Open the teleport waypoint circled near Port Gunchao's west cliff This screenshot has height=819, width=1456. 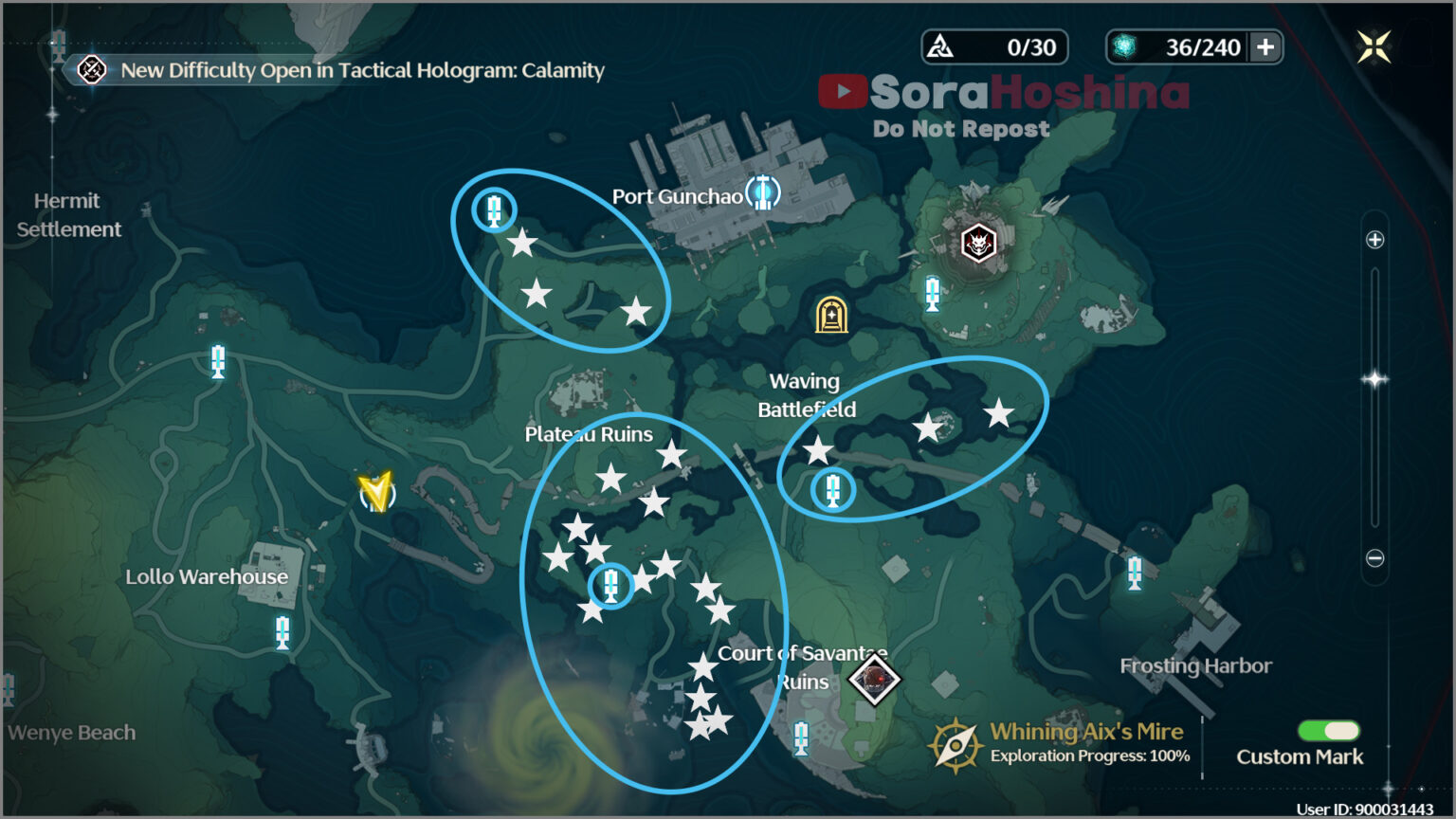pyautogui.click(x=494, y=209)
